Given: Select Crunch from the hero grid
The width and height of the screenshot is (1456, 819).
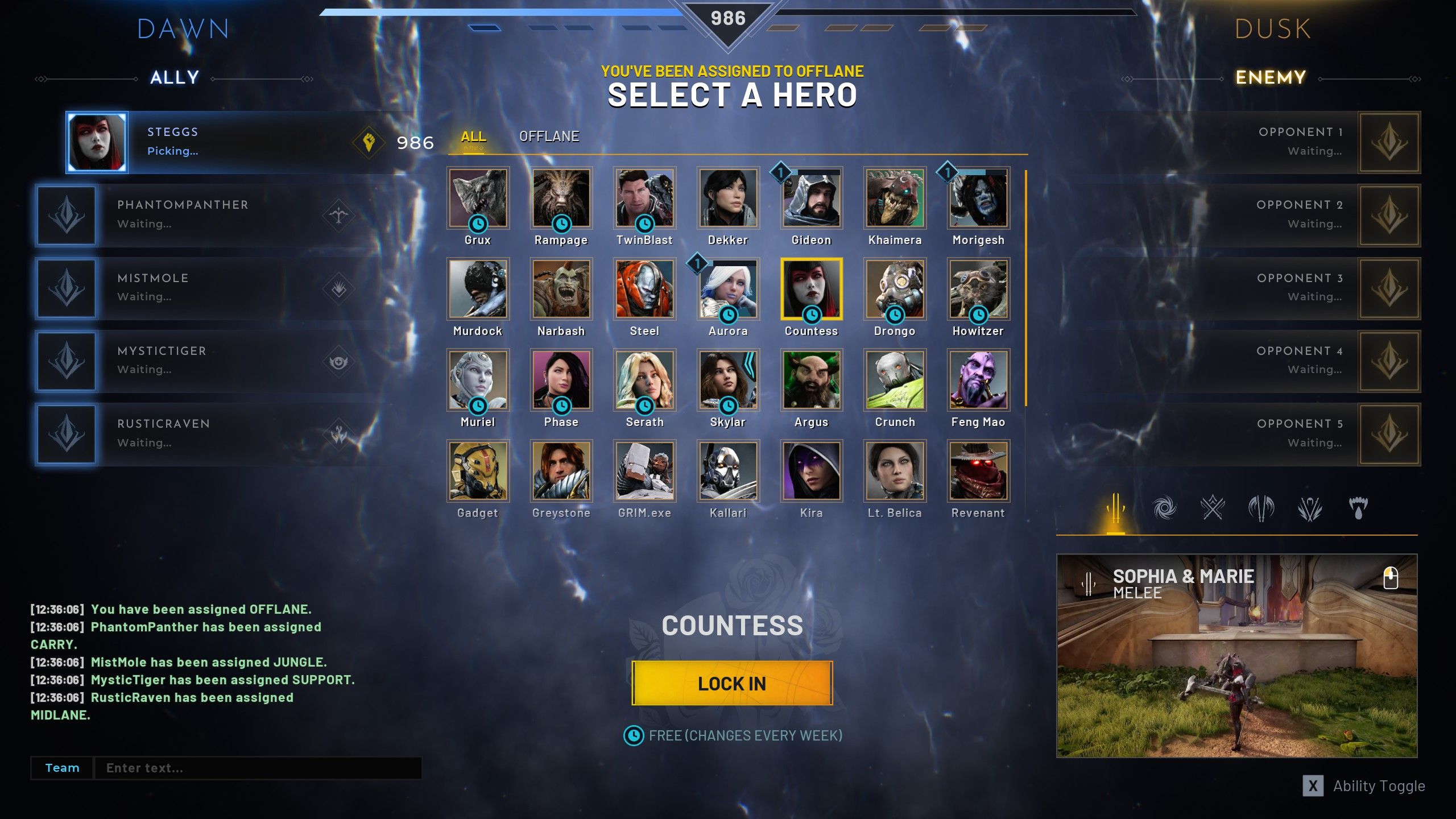Looking at the screenshot, I should pos(895,380).
